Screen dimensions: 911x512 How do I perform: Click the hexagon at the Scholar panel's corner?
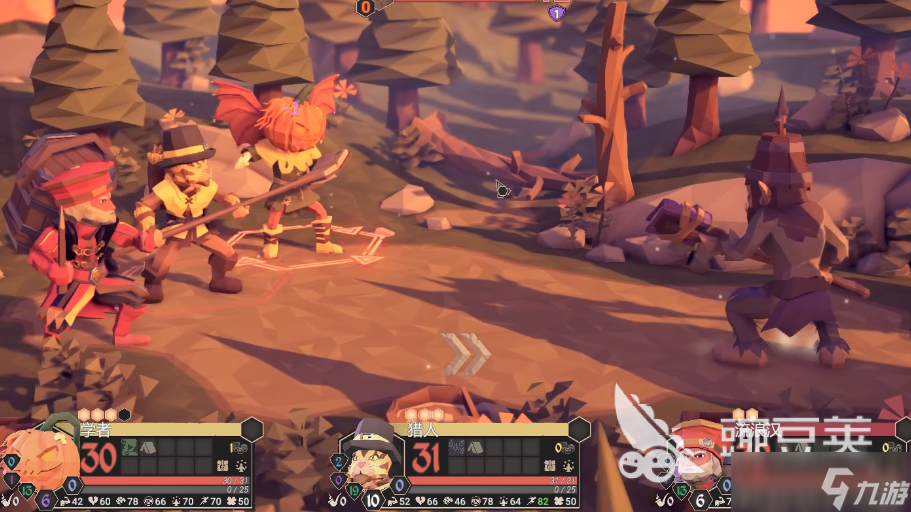[251, 429]
